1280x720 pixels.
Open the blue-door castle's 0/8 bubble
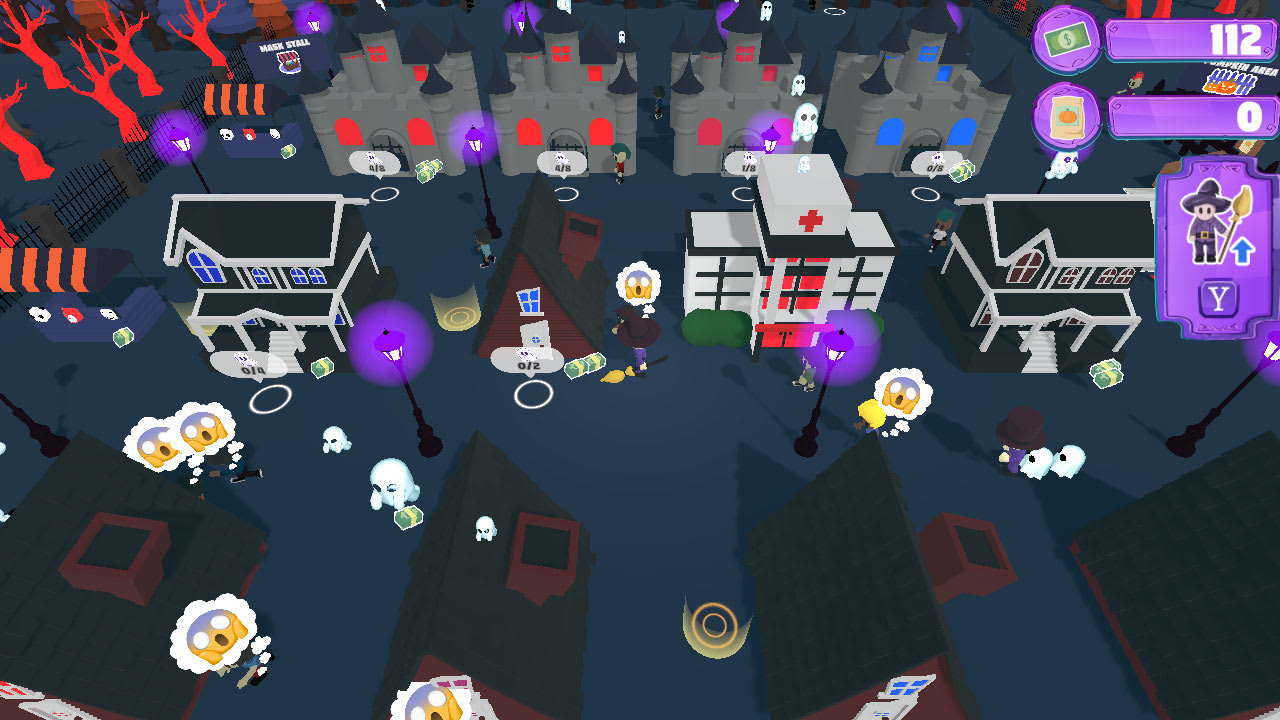pyautogui.click(x=933, y=170)
